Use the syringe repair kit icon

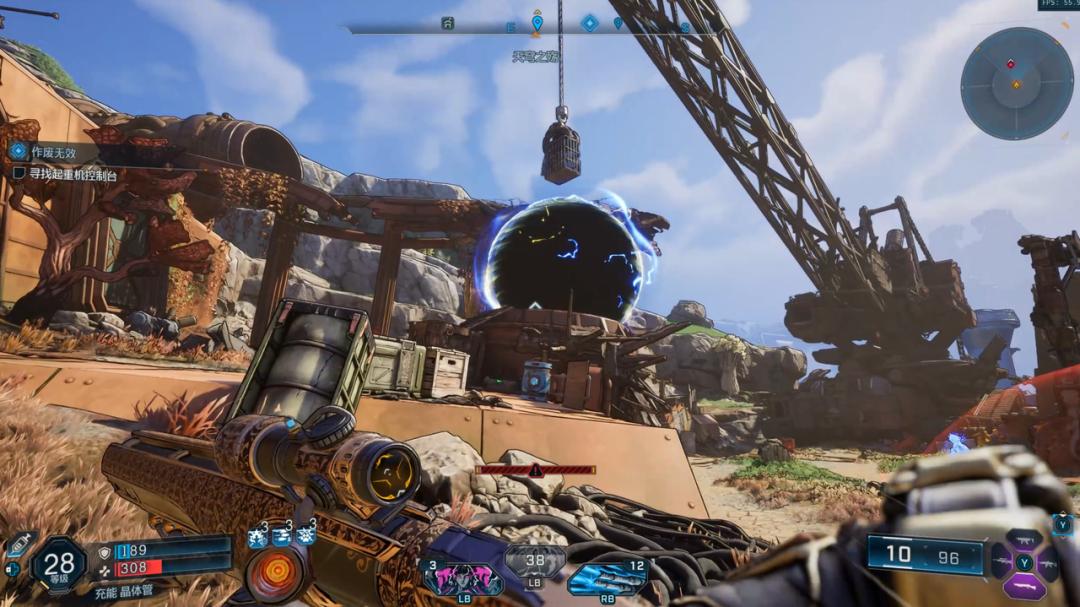(19, 544)
